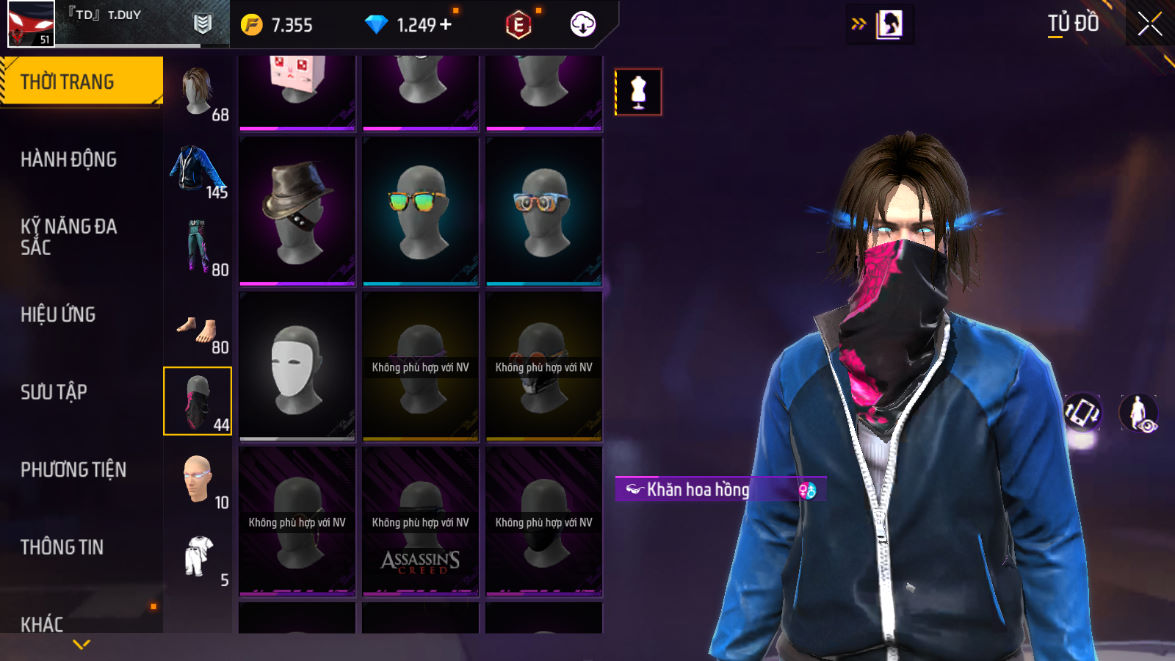Click the mannequin outfit preview icon
This screenshot has height=661, width=1175.
pyautogui.click(x=638, y=92)
